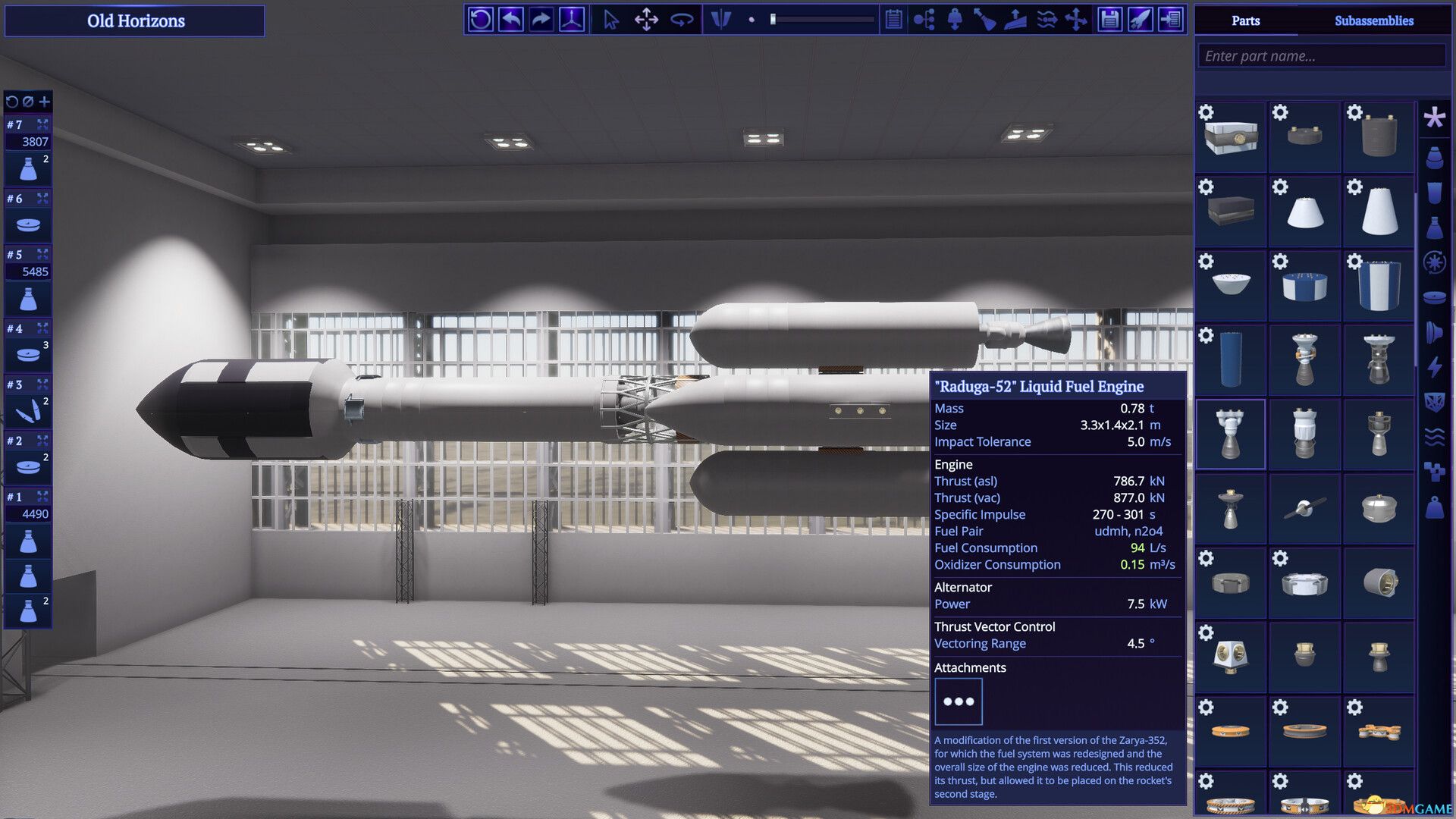
Task: Add a new stage with plus button
Action: click(x=43, y=101)
